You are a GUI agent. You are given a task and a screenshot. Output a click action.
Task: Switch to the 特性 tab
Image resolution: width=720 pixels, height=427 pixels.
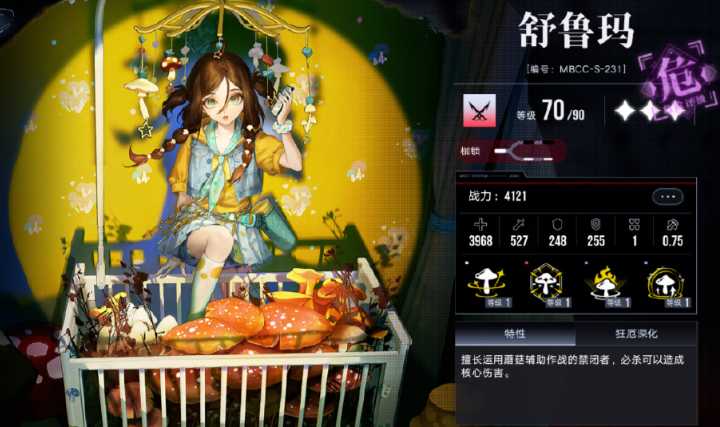[514, 334]
